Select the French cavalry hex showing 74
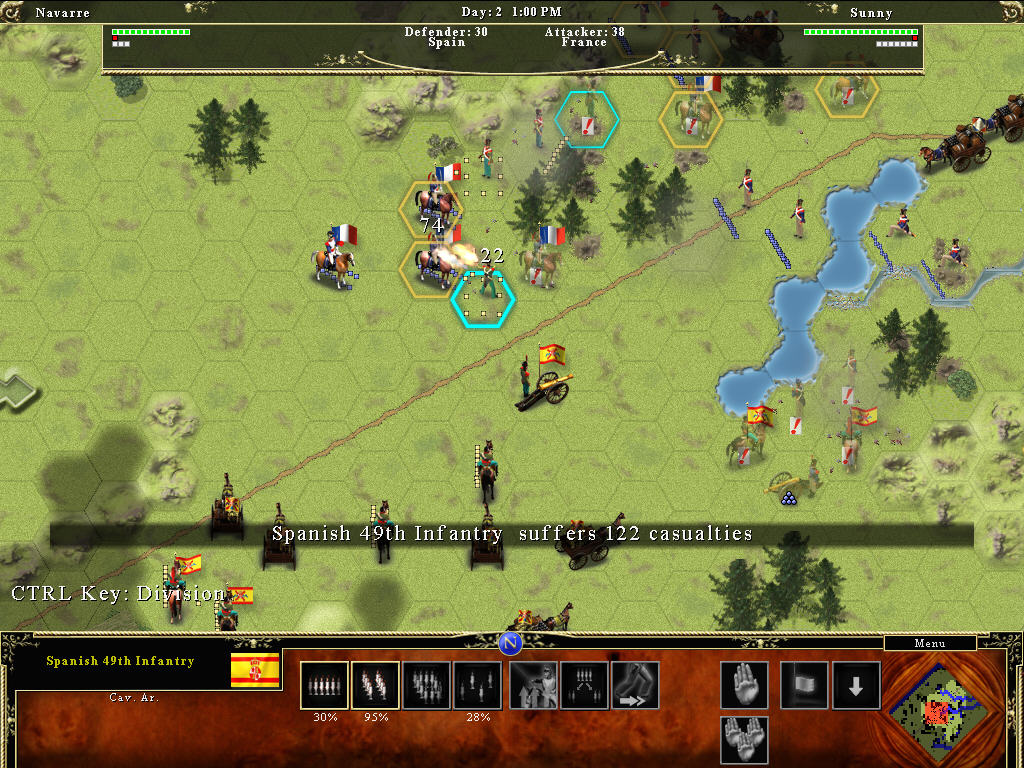Image resolution: width=1024 pixels, height=768 pixels. 431,210
